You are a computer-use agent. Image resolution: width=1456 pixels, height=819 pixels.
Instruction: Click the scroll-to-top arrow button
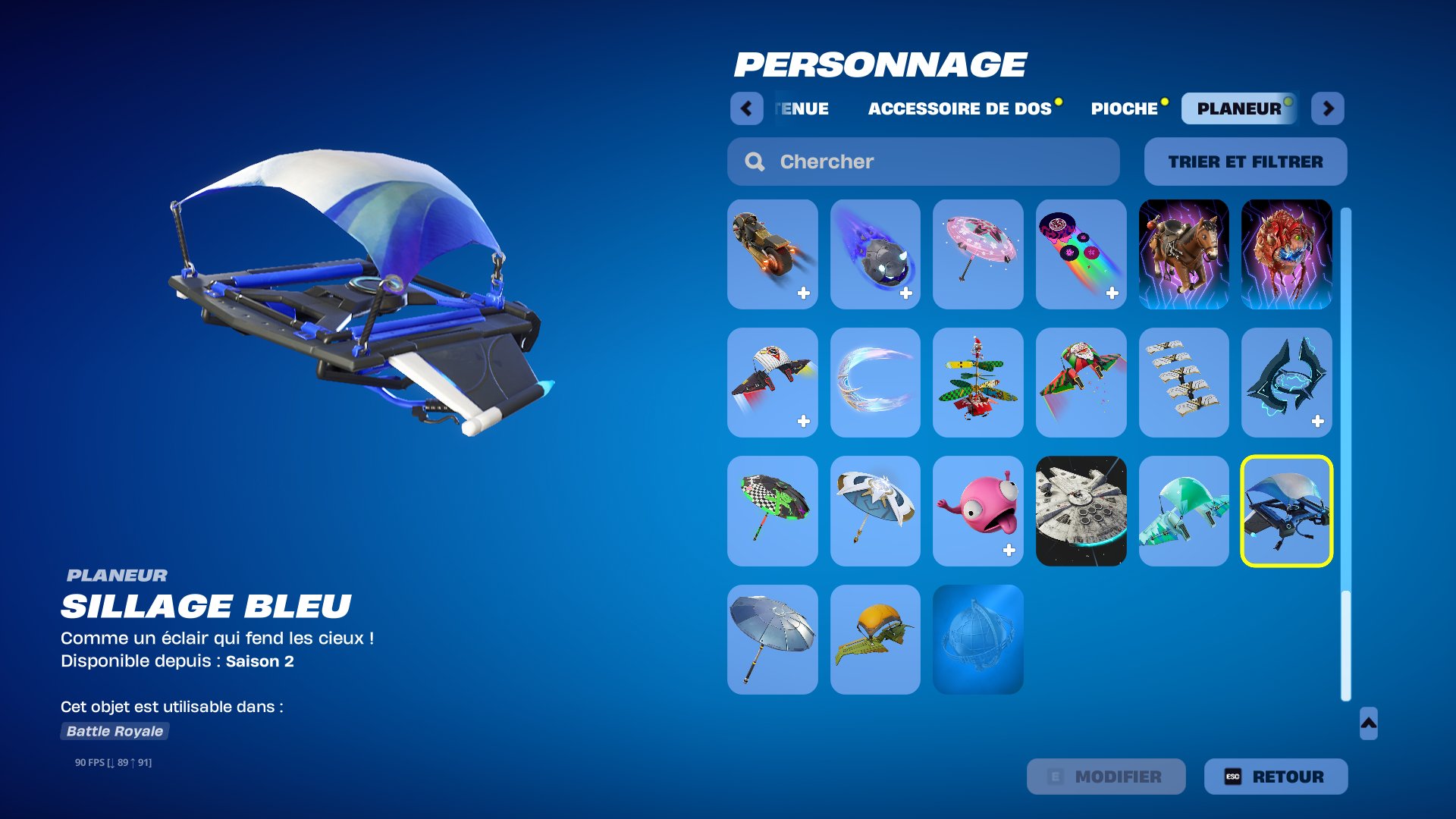pyautogui.click(x=1367, y=726)
